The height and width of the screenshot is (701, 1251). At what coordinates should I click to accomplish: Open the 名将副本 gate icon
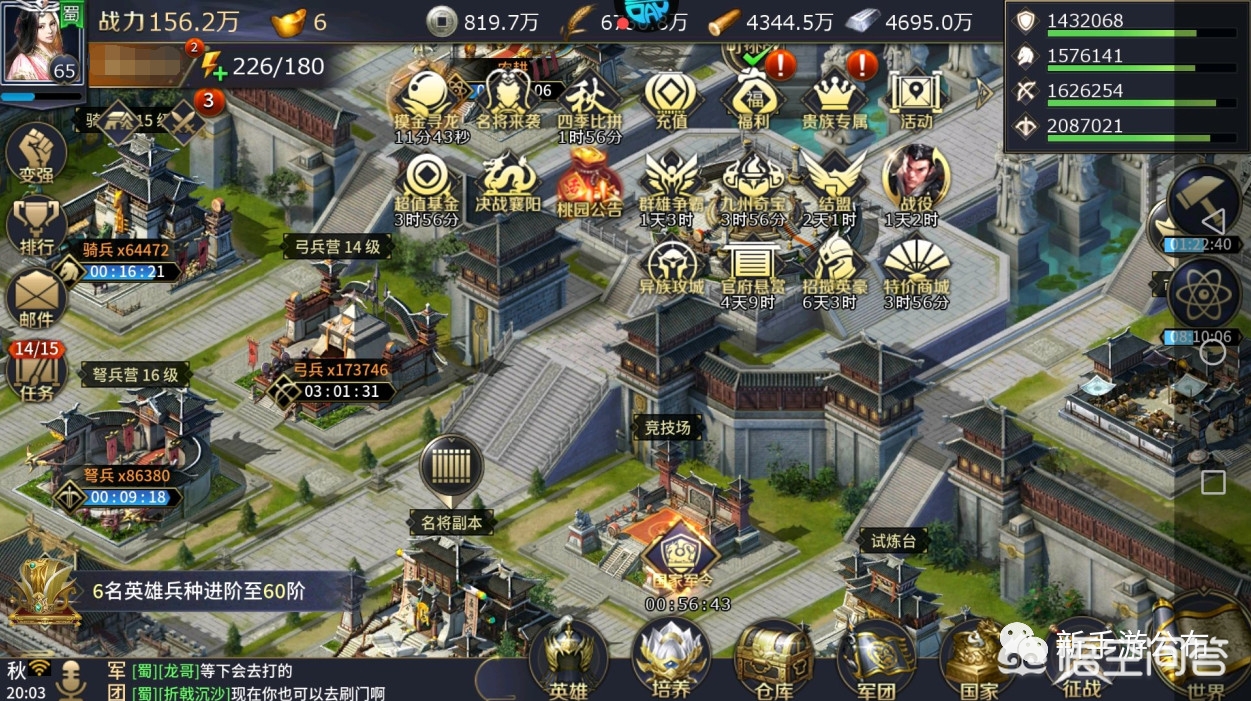(x=451, y=467)
